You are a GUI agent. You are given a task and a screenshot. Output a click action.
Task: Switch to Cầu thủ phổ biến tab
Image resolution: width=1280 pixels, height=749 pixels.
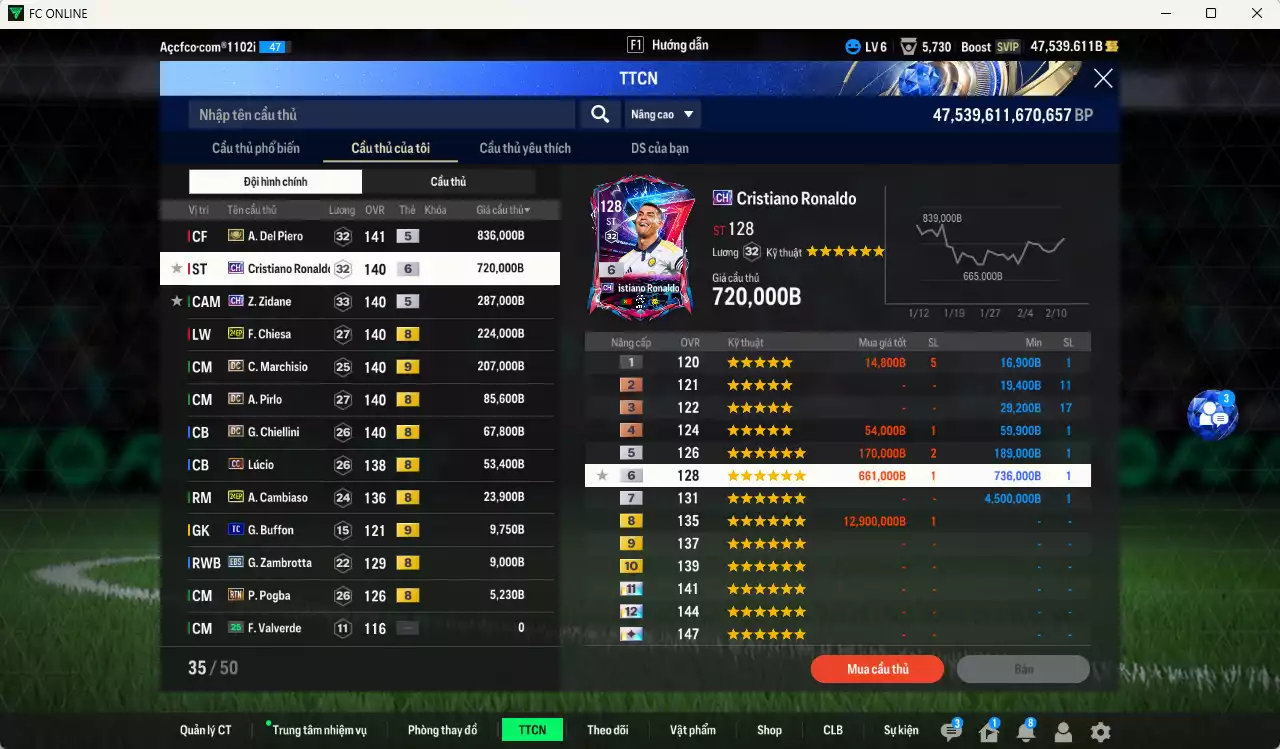(256, 148)
